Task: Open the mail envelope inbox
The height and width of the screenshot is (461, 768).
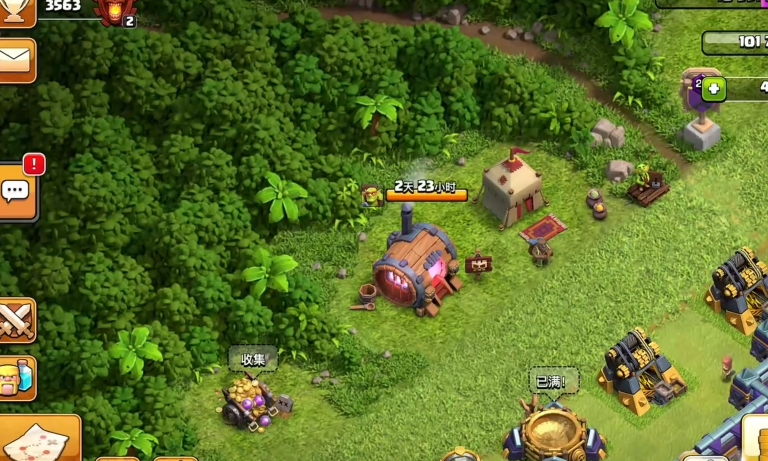Action: [16, 60]
